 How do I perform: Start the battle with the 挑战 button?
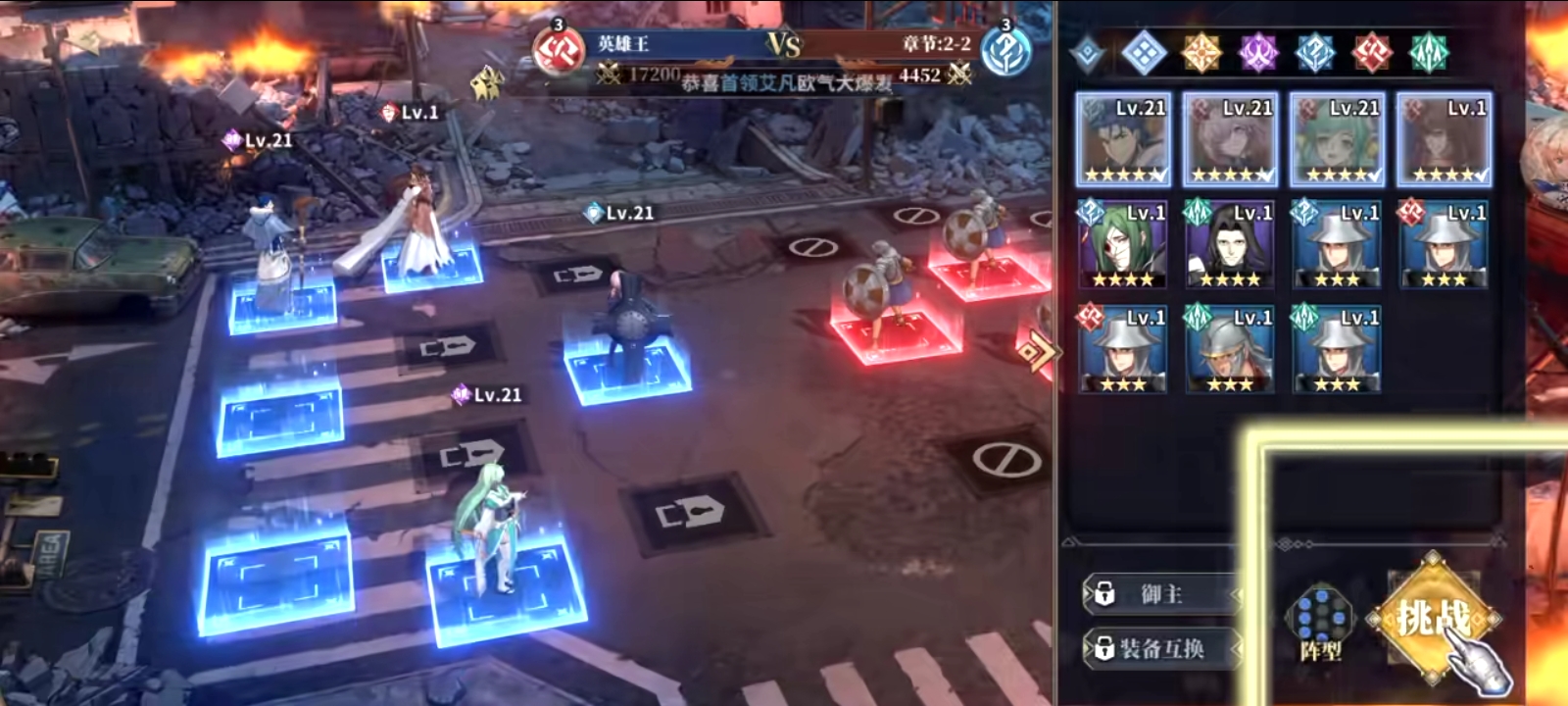[1434, 618]
